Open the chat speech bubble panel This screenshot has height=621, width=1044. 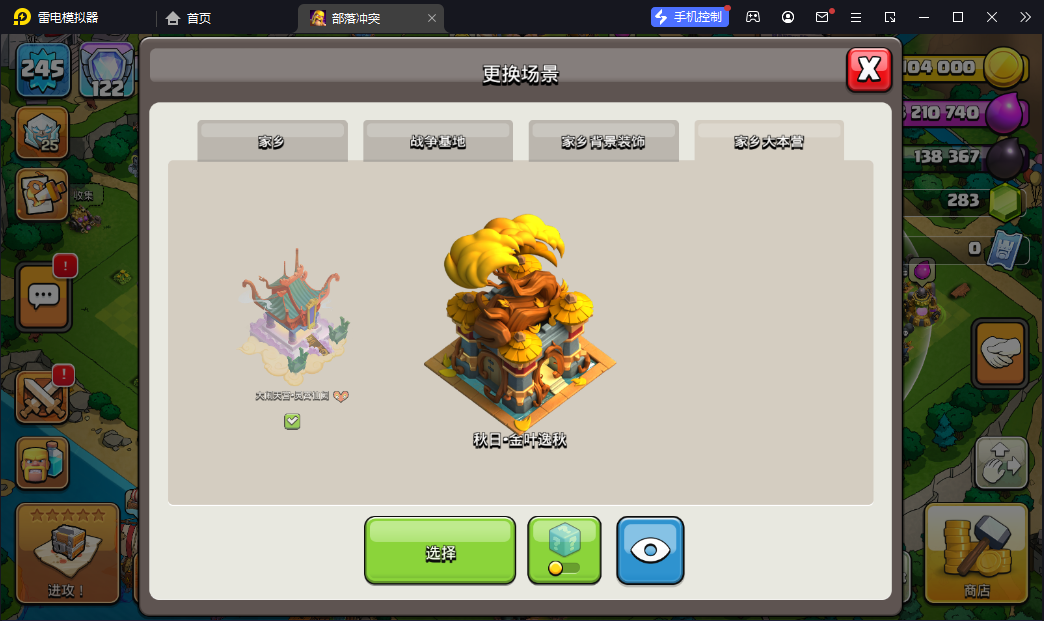43,295
